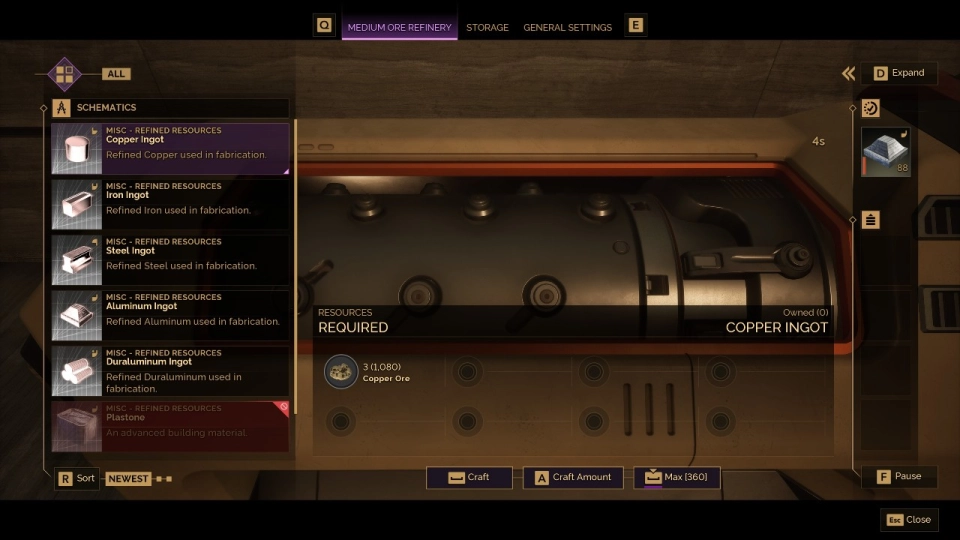Select the Aluminum Ingot schematic

tap(170, 314)
